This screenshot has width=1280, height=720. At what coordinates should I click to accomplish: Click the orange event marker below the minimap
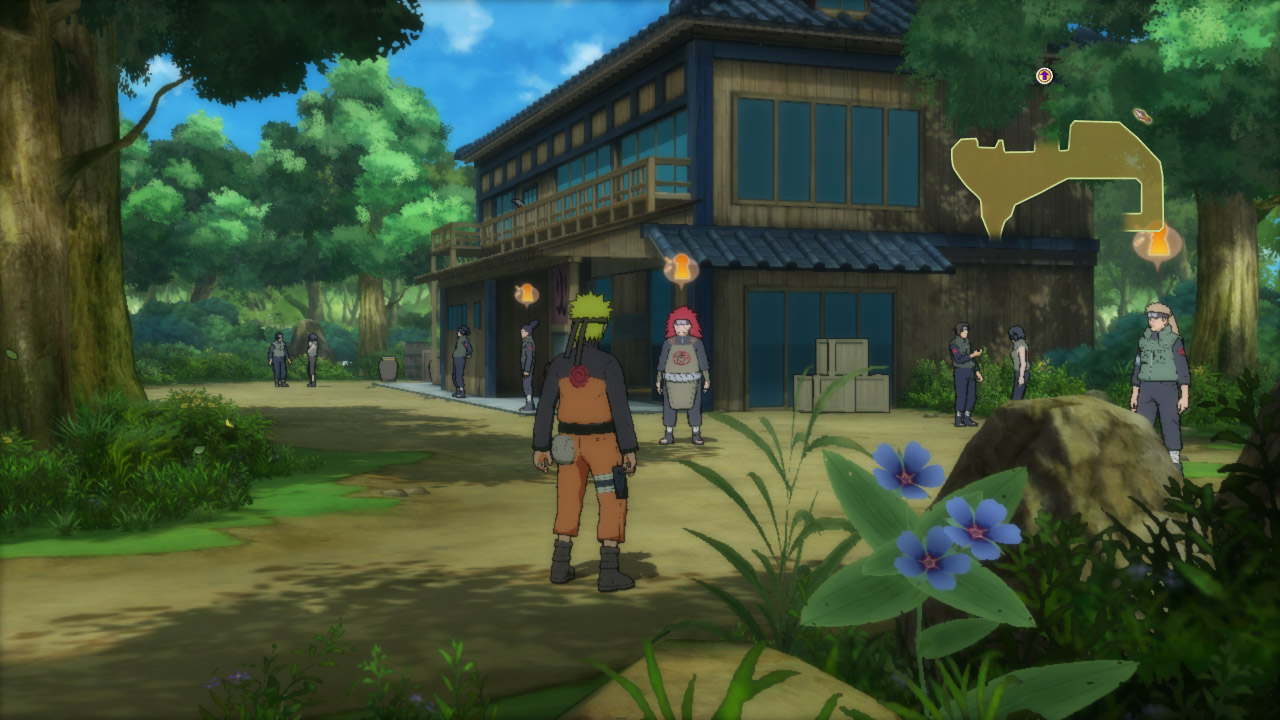1158,242
